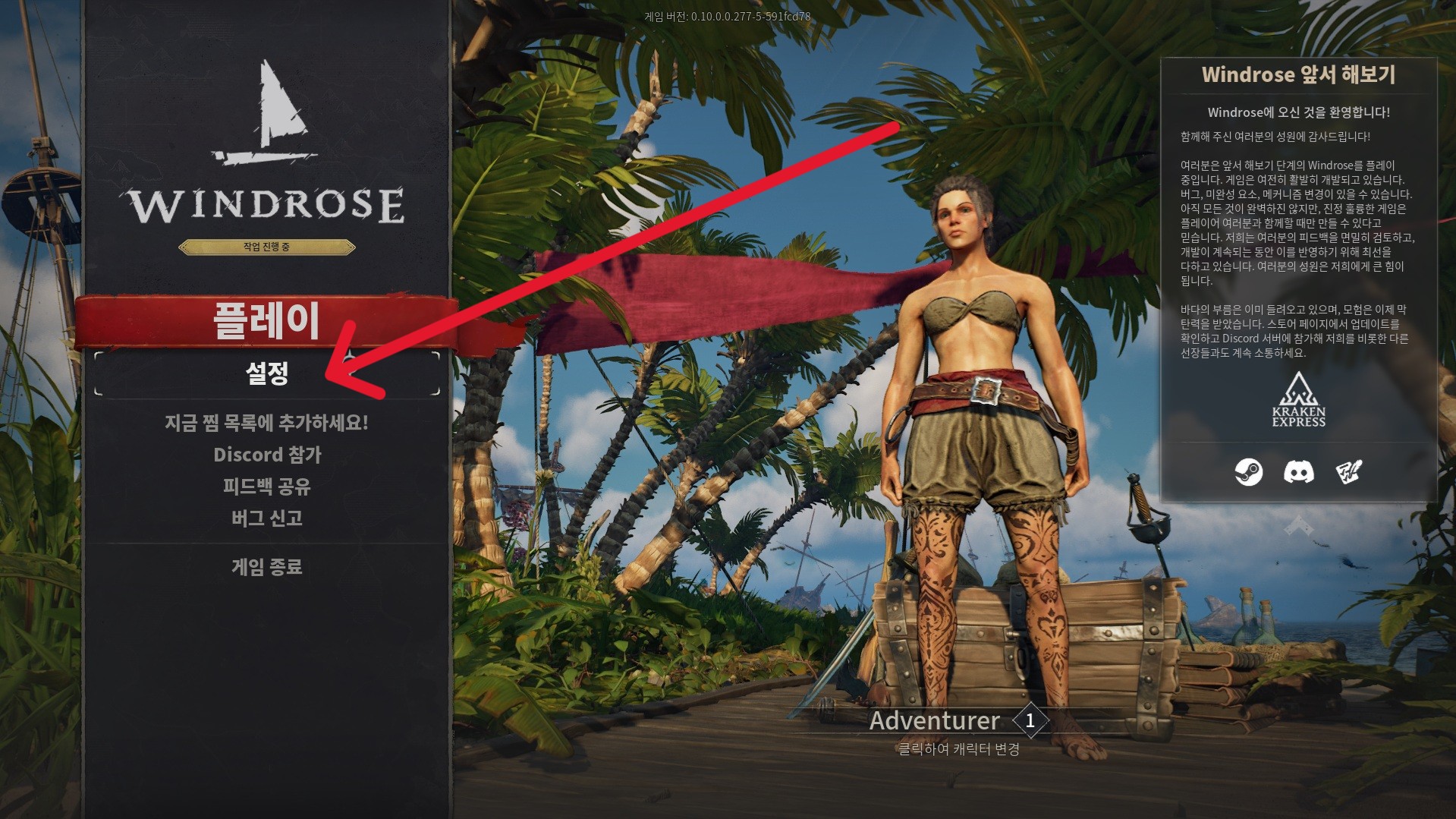This screenshot has height=819, width=1456.
Task: Change character via the Adventurer name banner
Action: (x=935, y=721)
